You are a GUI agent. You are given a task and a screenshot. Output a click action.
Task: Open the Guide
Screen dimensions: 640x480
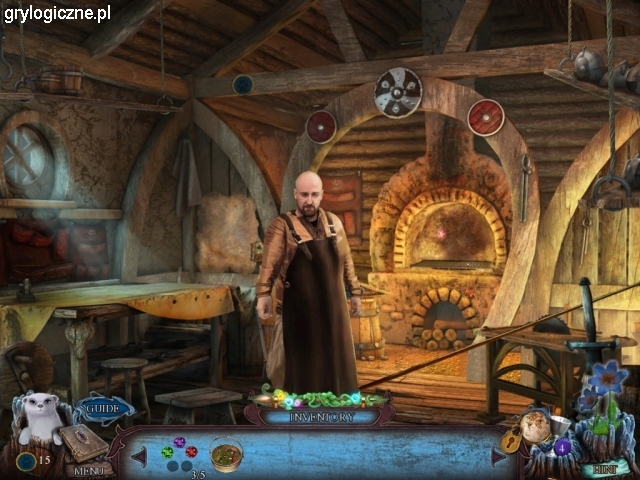coord(102,408)
